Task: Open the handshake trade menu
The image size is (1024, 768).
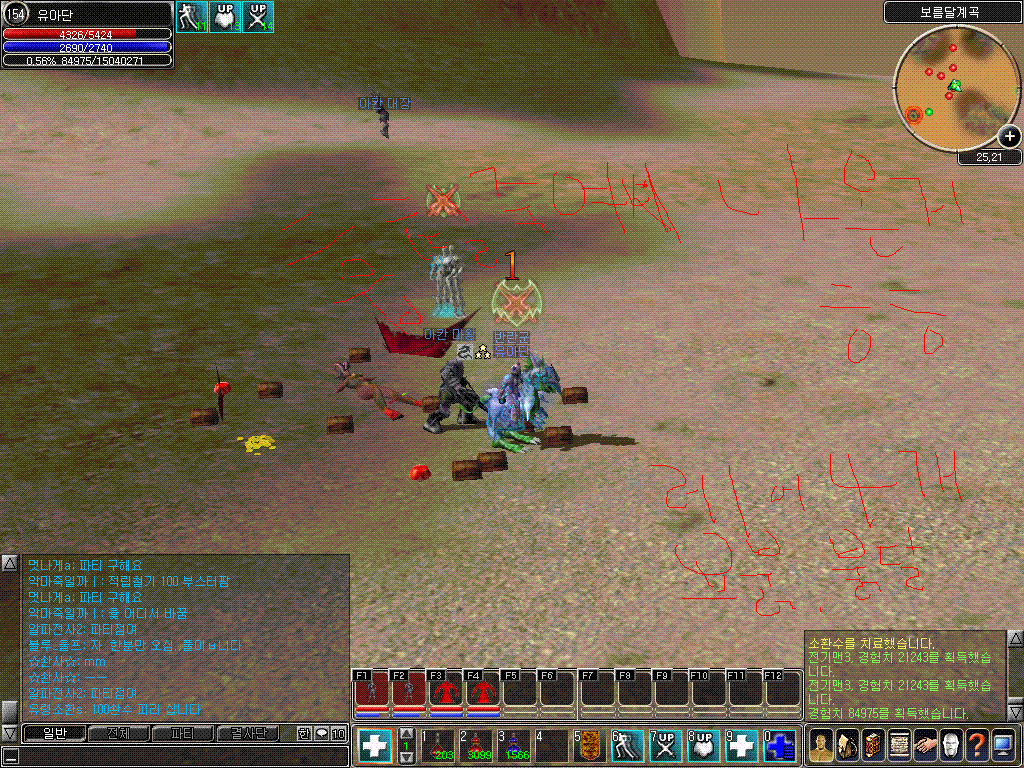Action: pyautogui.click(x=924, y=746)
